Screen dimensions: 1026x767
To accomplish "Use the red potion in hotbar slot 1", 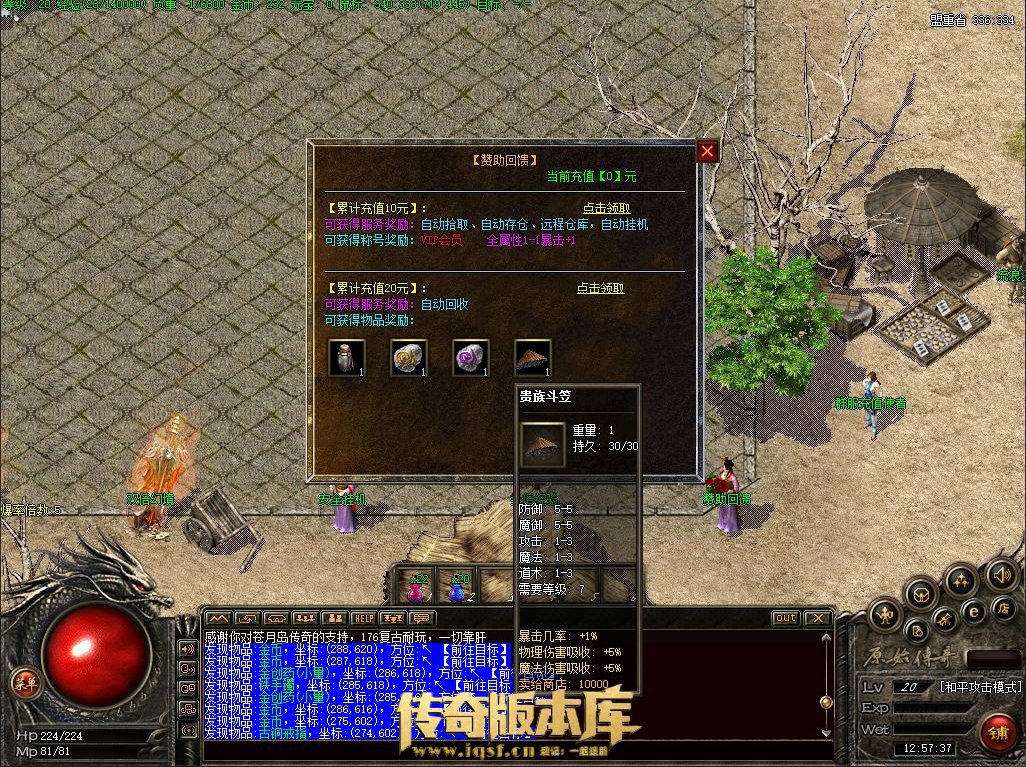I will click(x=417, y=586).
